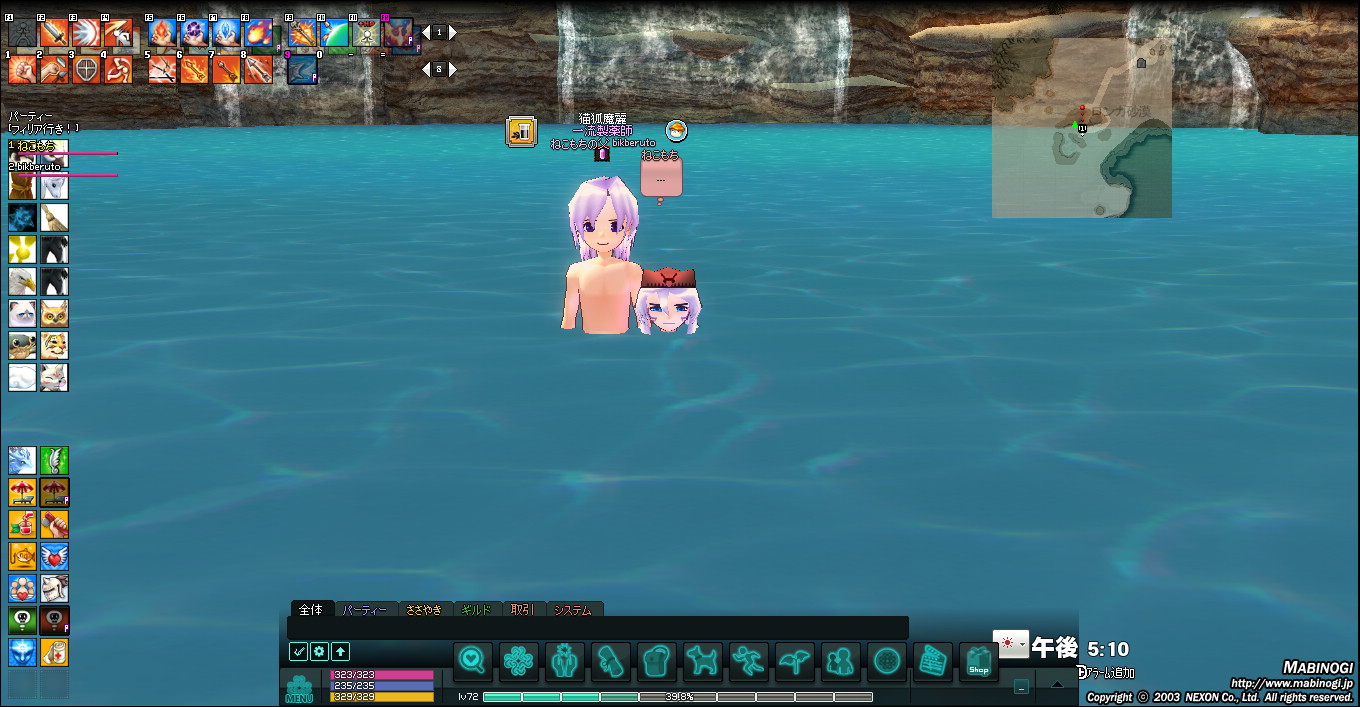Click the chat input box
This screenshot has width=1360, height=707.
pyautogui.click(x=597, y=627)
